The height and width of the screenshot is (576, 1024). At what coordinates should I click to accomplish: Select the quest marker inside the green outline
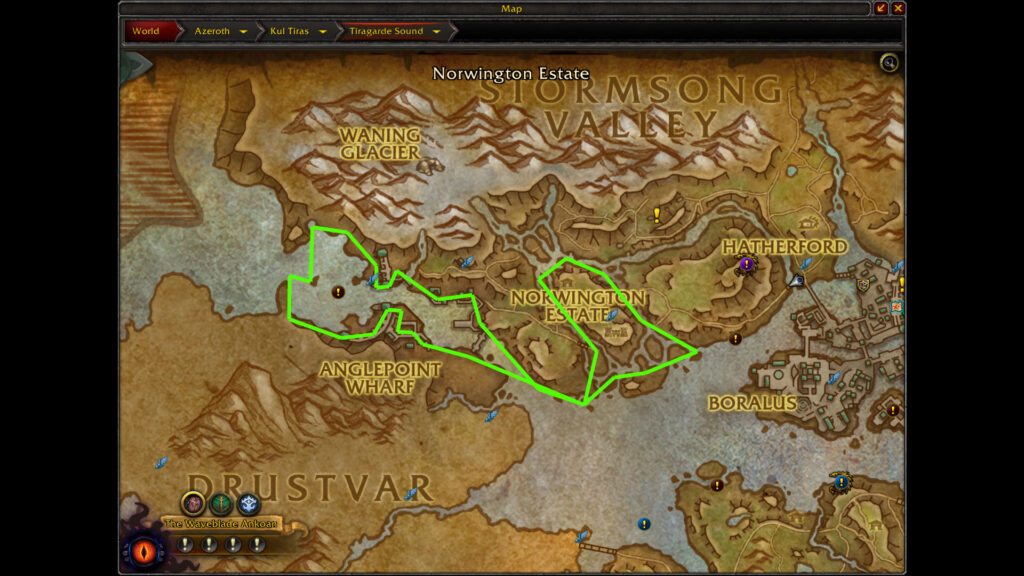(x=338, y=292)
